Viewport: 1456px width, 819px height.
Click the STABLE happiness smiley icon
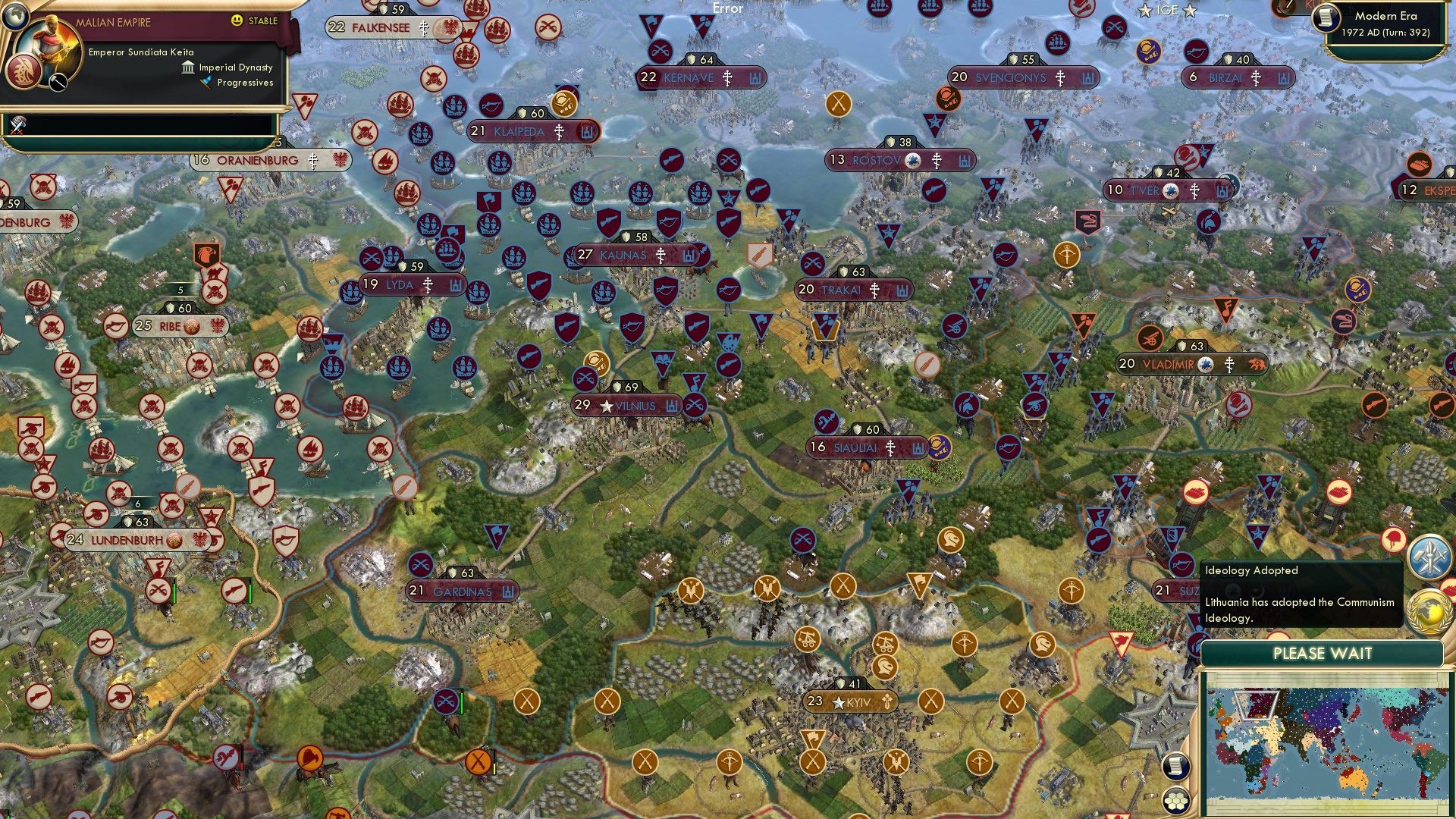[x=237, y=20]
